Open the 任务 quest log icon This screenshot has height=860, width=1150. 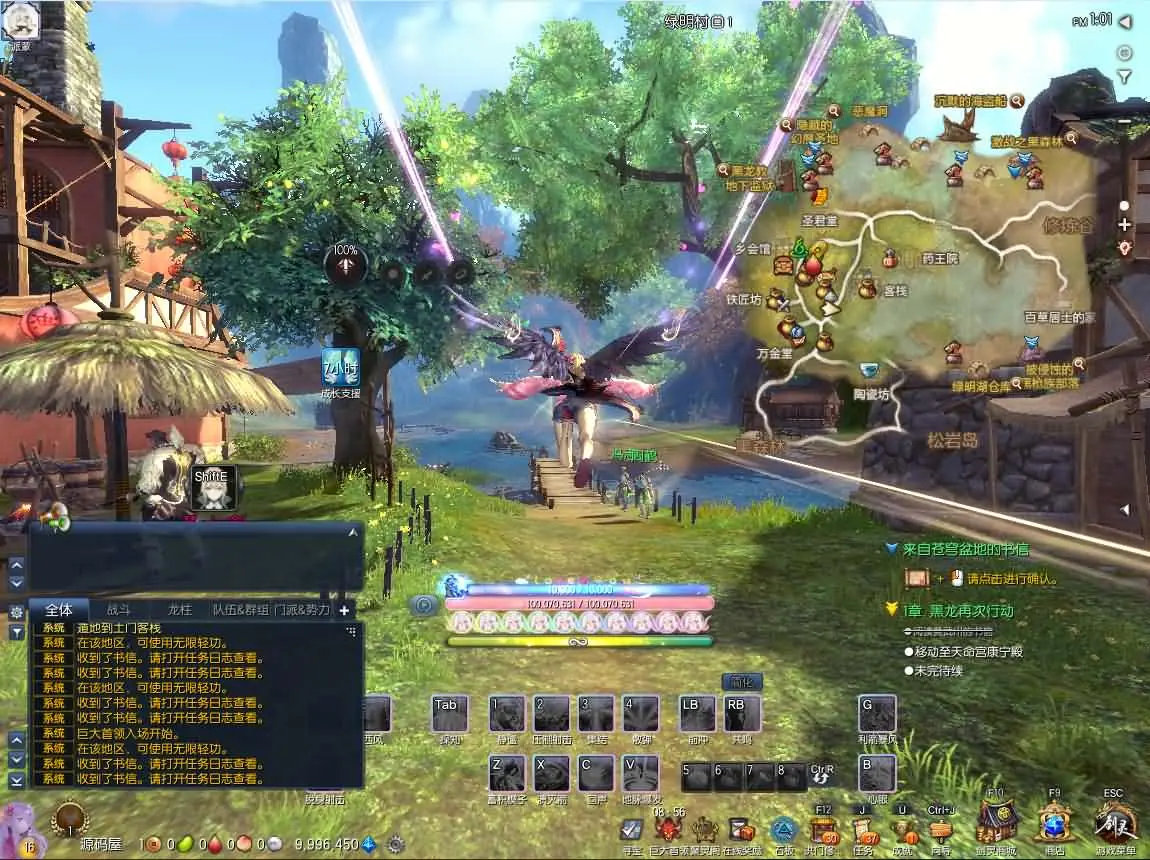coord(862,831)
